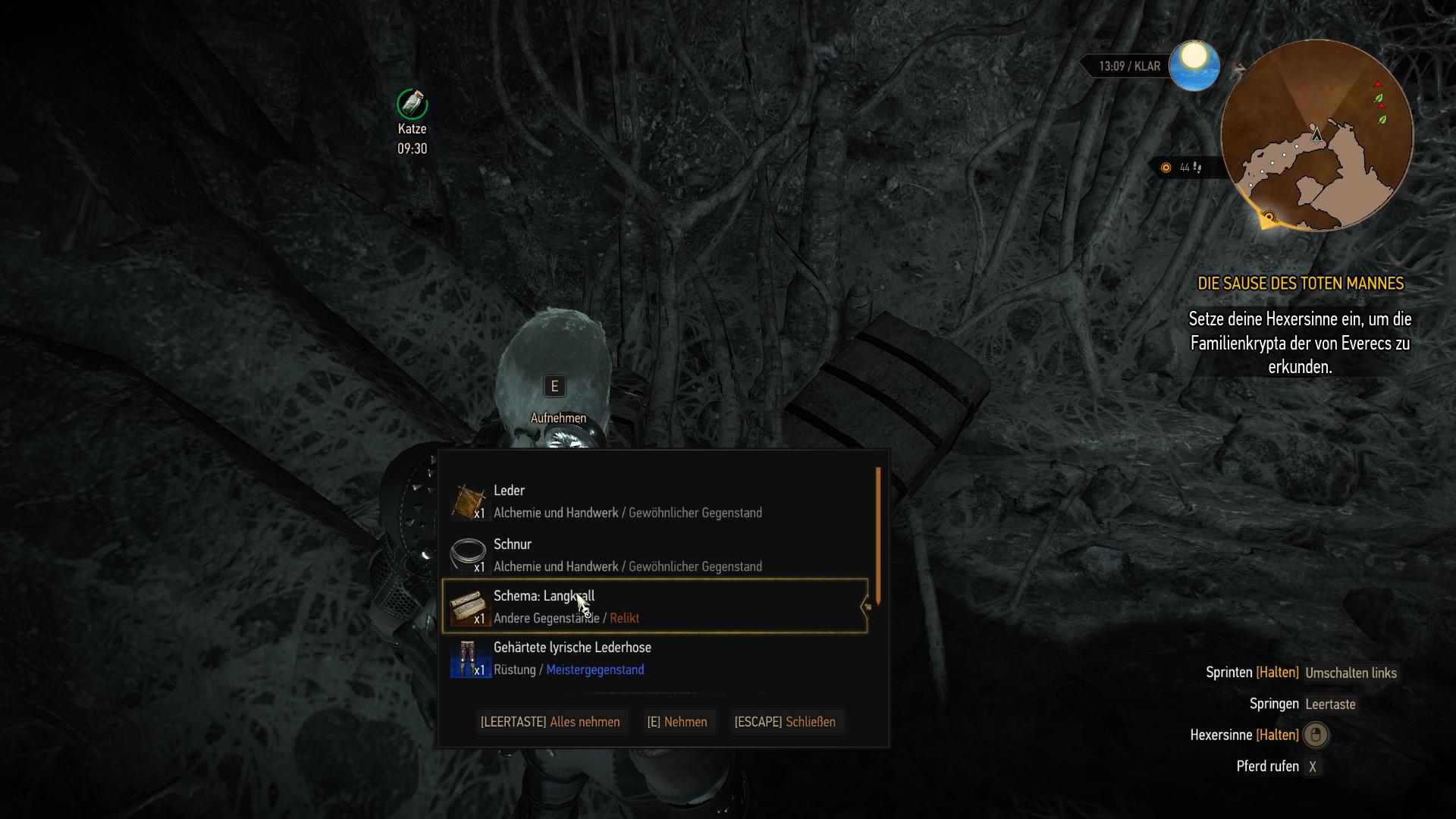Close the loot window via Schließen

(x=785, y=722)
